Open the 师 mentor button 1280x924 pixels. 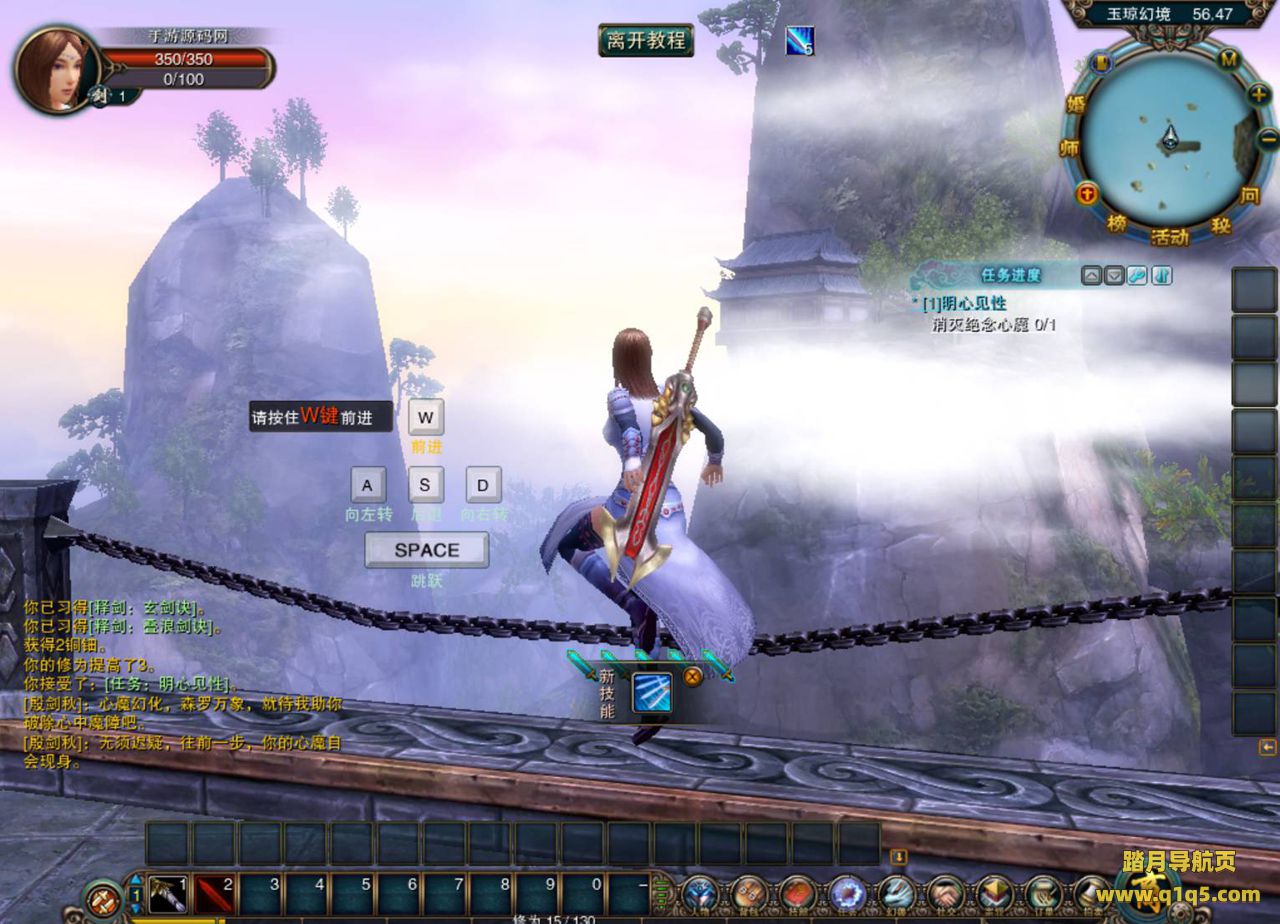coord(1068,148)
